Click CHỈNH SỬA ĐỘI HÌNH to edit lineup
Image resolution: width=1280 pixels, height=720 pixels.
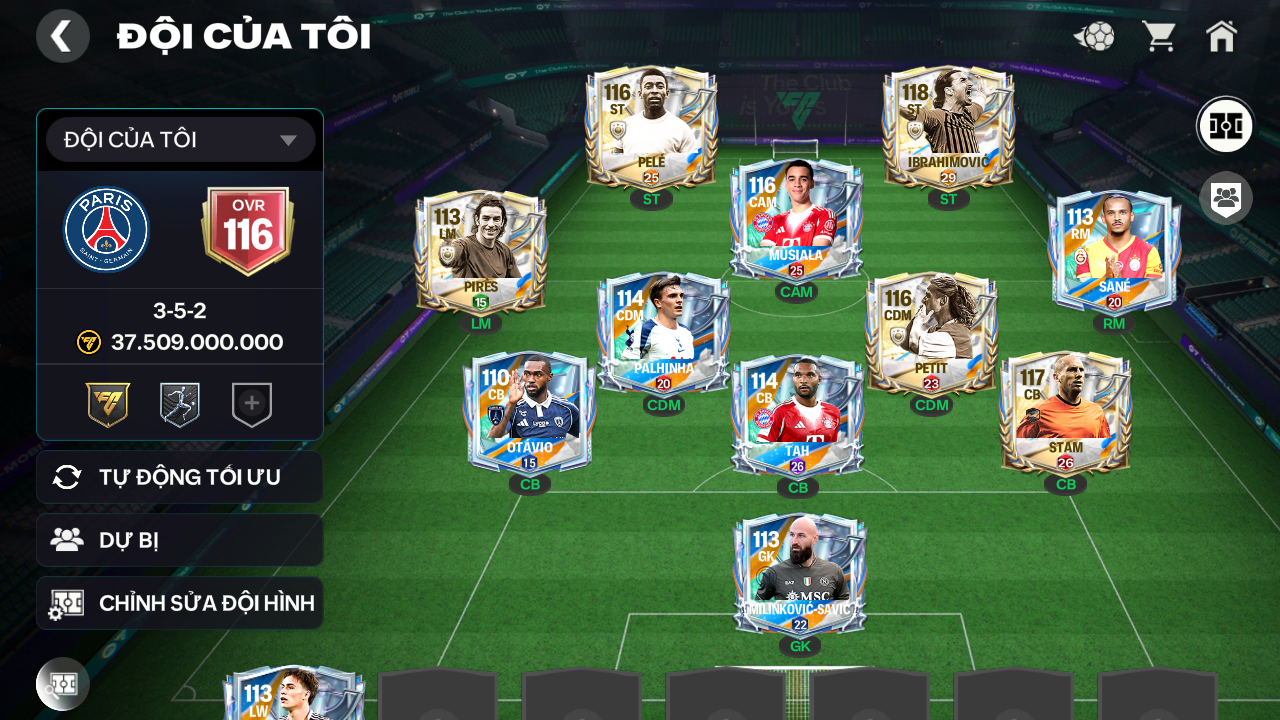tap(180, 603)
